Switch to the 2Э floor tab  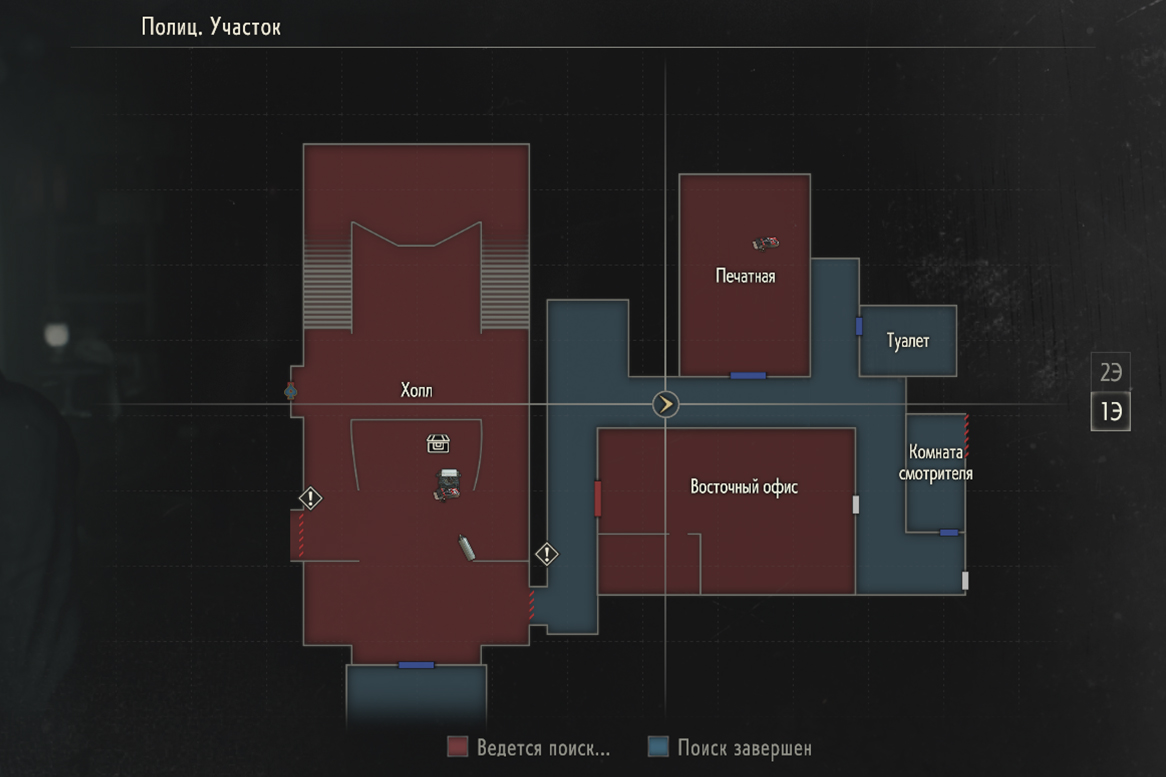(x=1110, y=374)
